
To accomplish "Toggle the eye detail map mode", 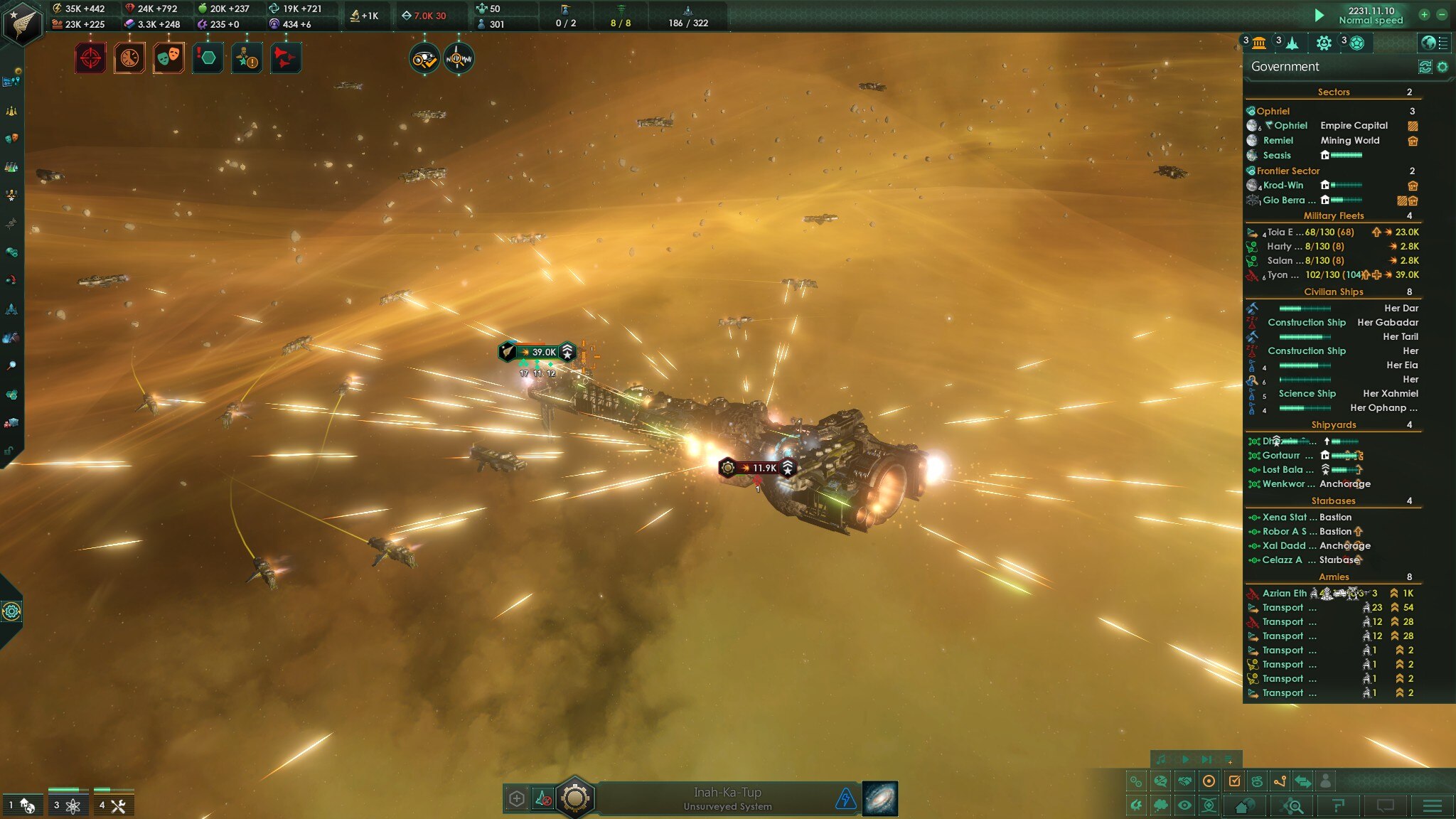I will [1184, 805].
